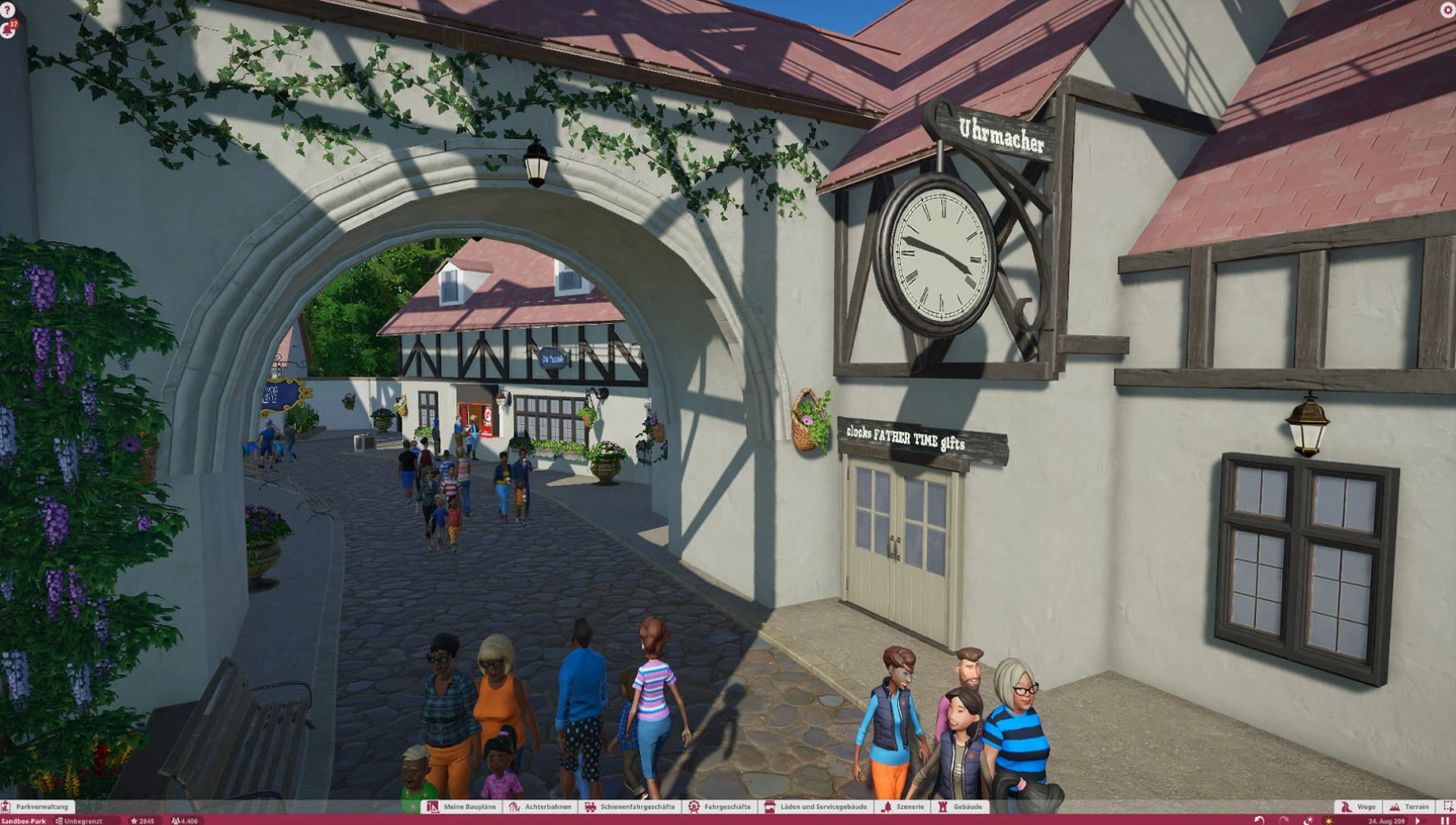Open settings gear in top corner
Image resolution: width=1456 pixels, height=825 pixels.
click(x=1447, y=10)
